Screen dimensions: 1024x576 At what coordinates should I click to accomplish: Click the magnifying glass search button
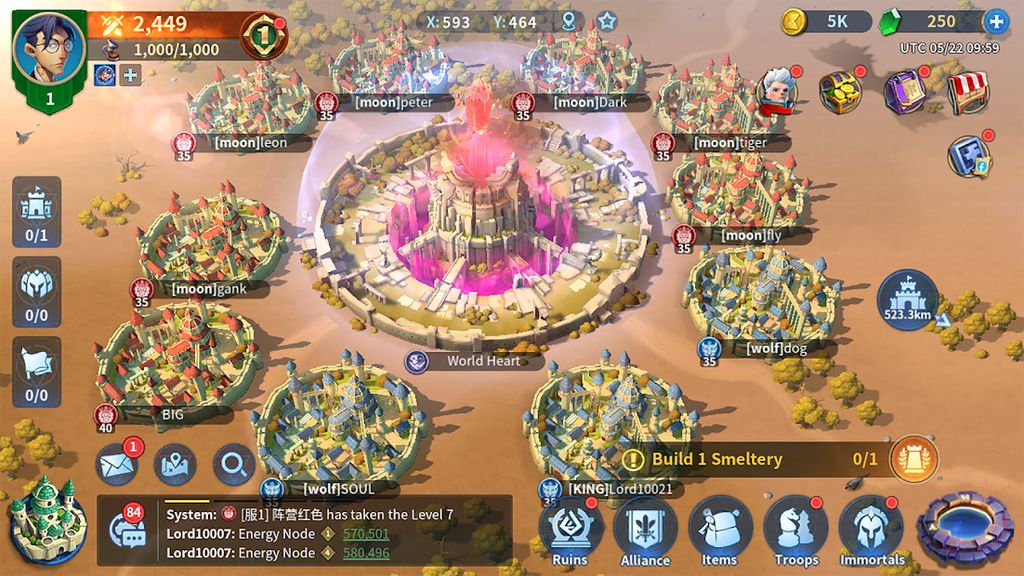point(234,464)
